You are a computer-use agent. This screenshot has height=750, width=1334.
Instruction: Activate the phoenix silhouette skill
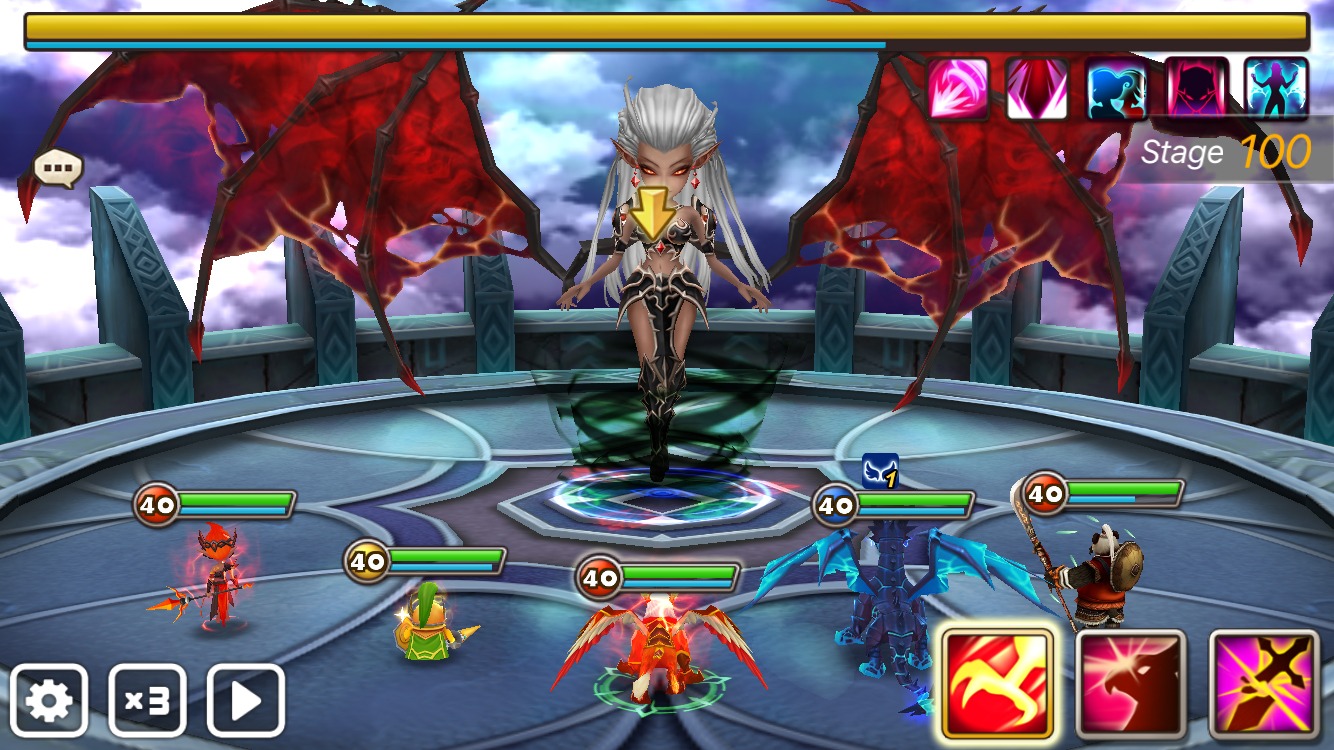pyautogui.click(x=1130, y=686)
